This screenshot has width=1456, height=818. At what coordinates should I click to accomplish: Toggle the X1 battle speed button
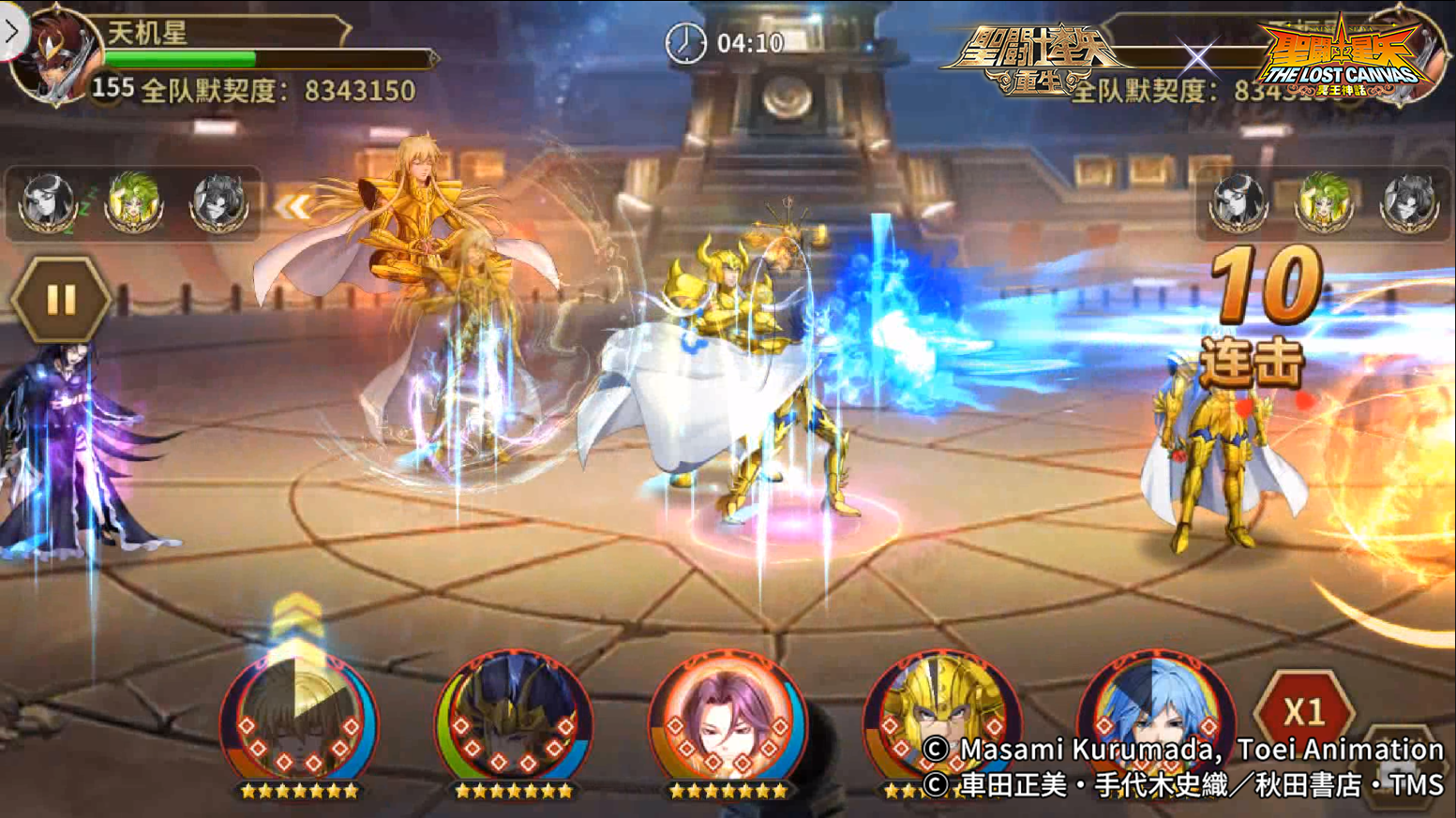1303,712
